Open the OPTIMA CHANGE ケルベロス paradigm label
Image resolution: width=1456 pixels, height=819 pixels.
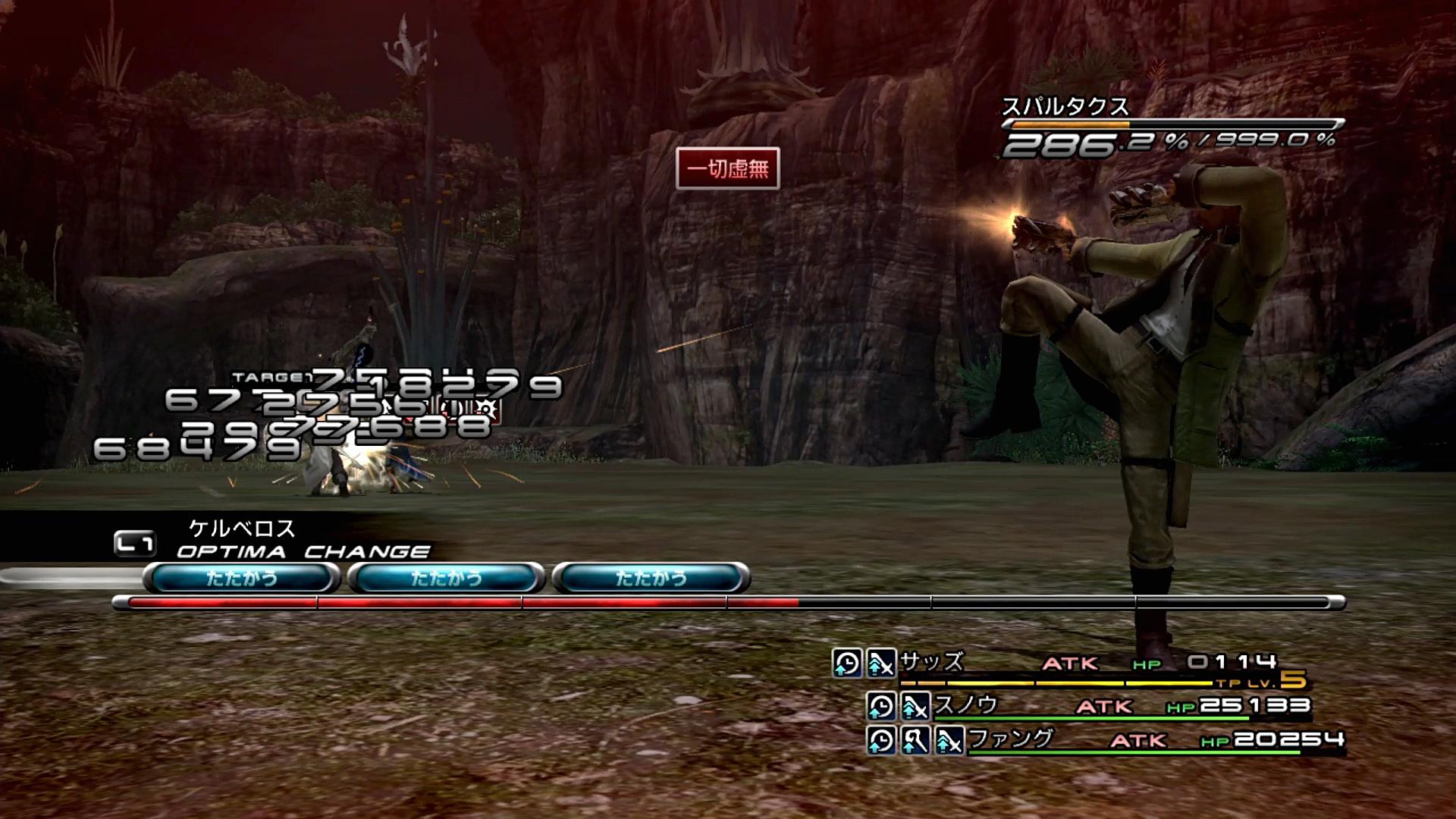[x=303, y=540]
